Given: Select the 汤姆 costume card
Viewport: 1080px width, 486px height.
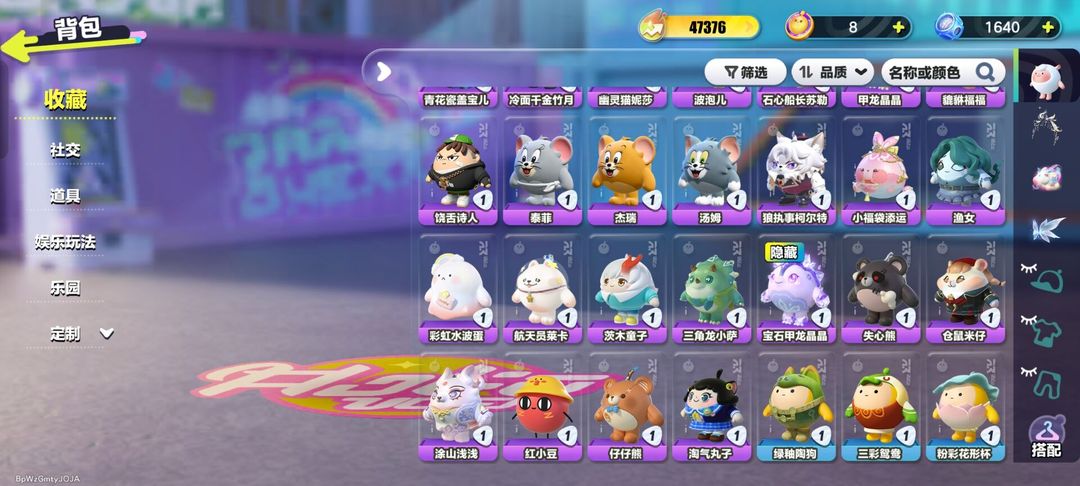Looking at the screenshot, I should tap(709, 172).
